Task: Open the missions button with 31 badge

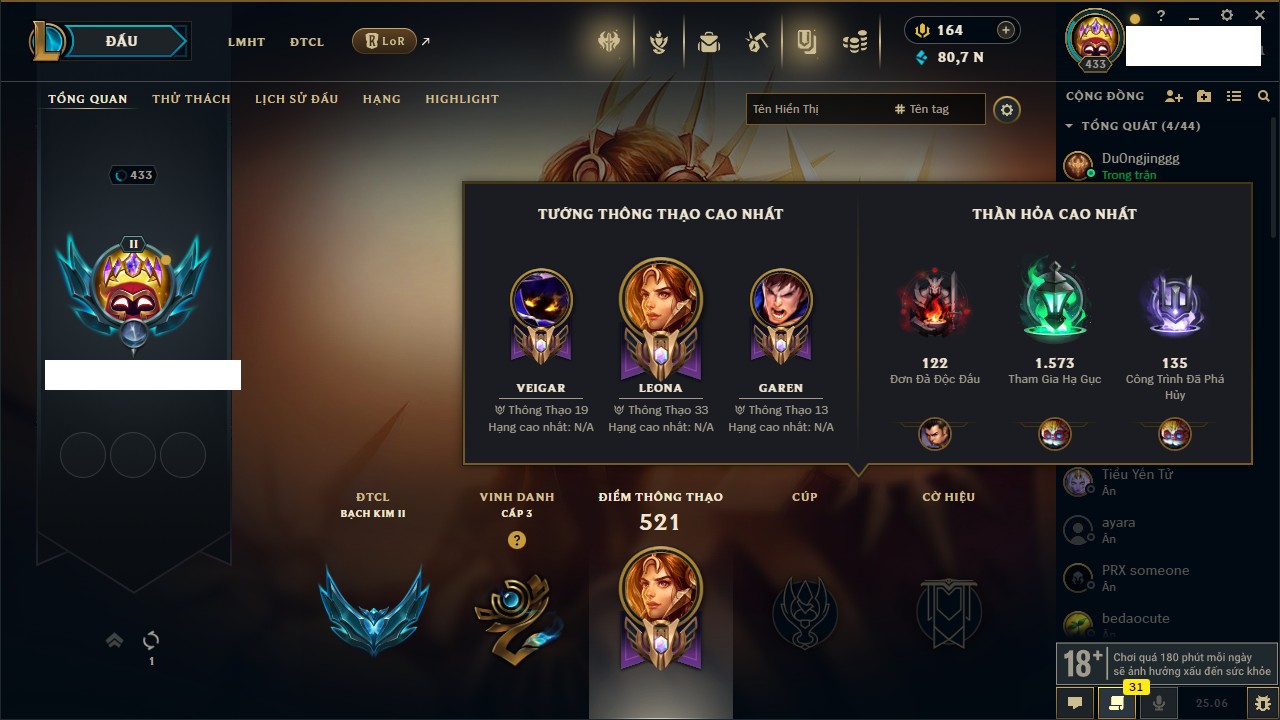Action: click(1116, 703)
